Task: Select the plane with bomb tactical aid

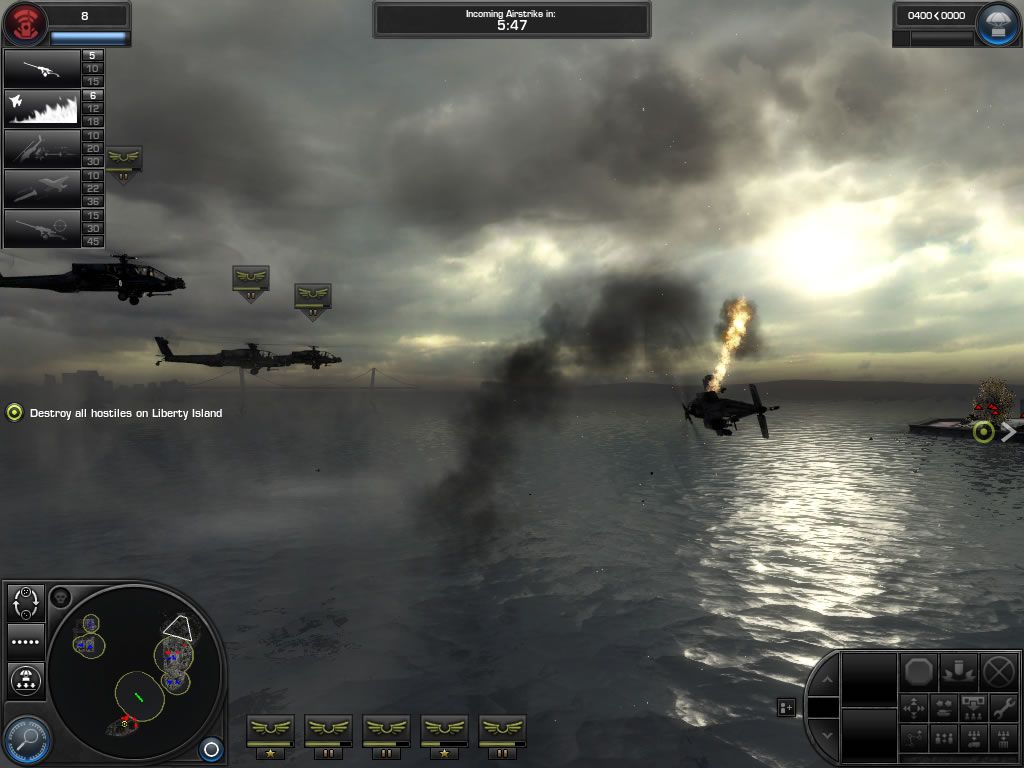Action: [42, 188]
